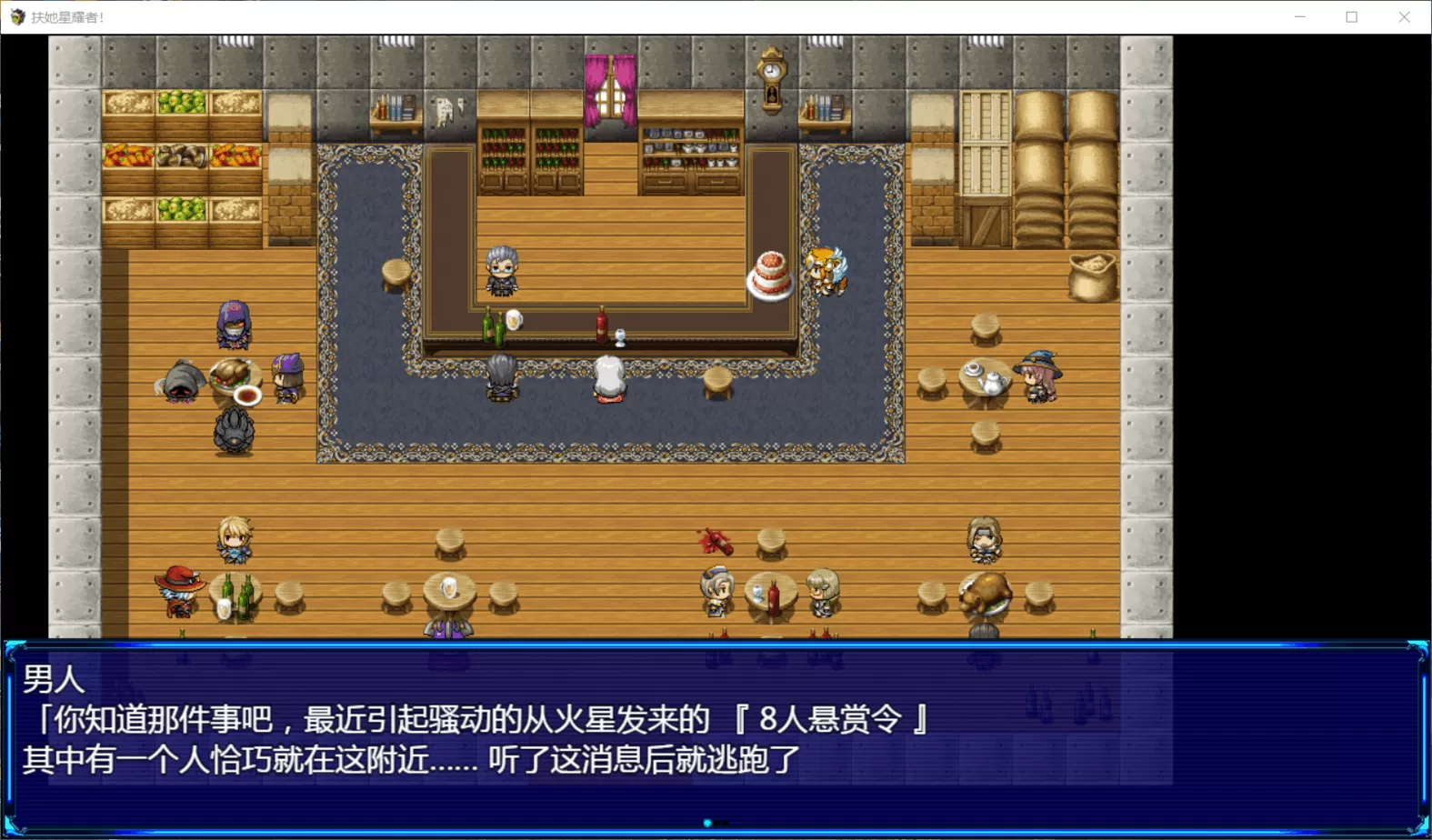The image size is (1432, 840).
Task: Click the blonde adventurer standing on the wooden floor
Action: pos(235,541)
